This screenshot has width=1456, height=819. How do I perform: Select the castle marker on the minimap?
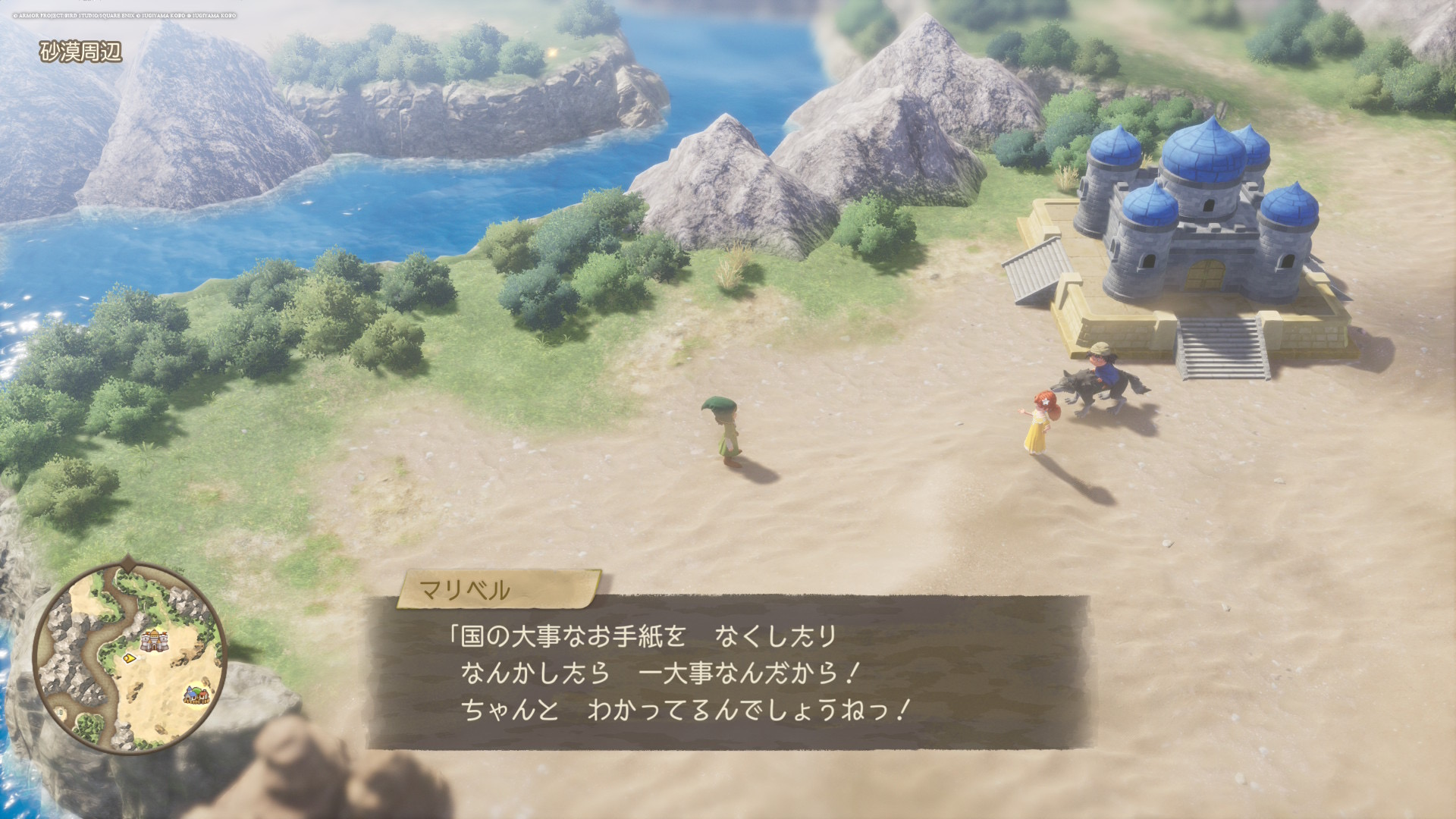[x=154, y=640]
